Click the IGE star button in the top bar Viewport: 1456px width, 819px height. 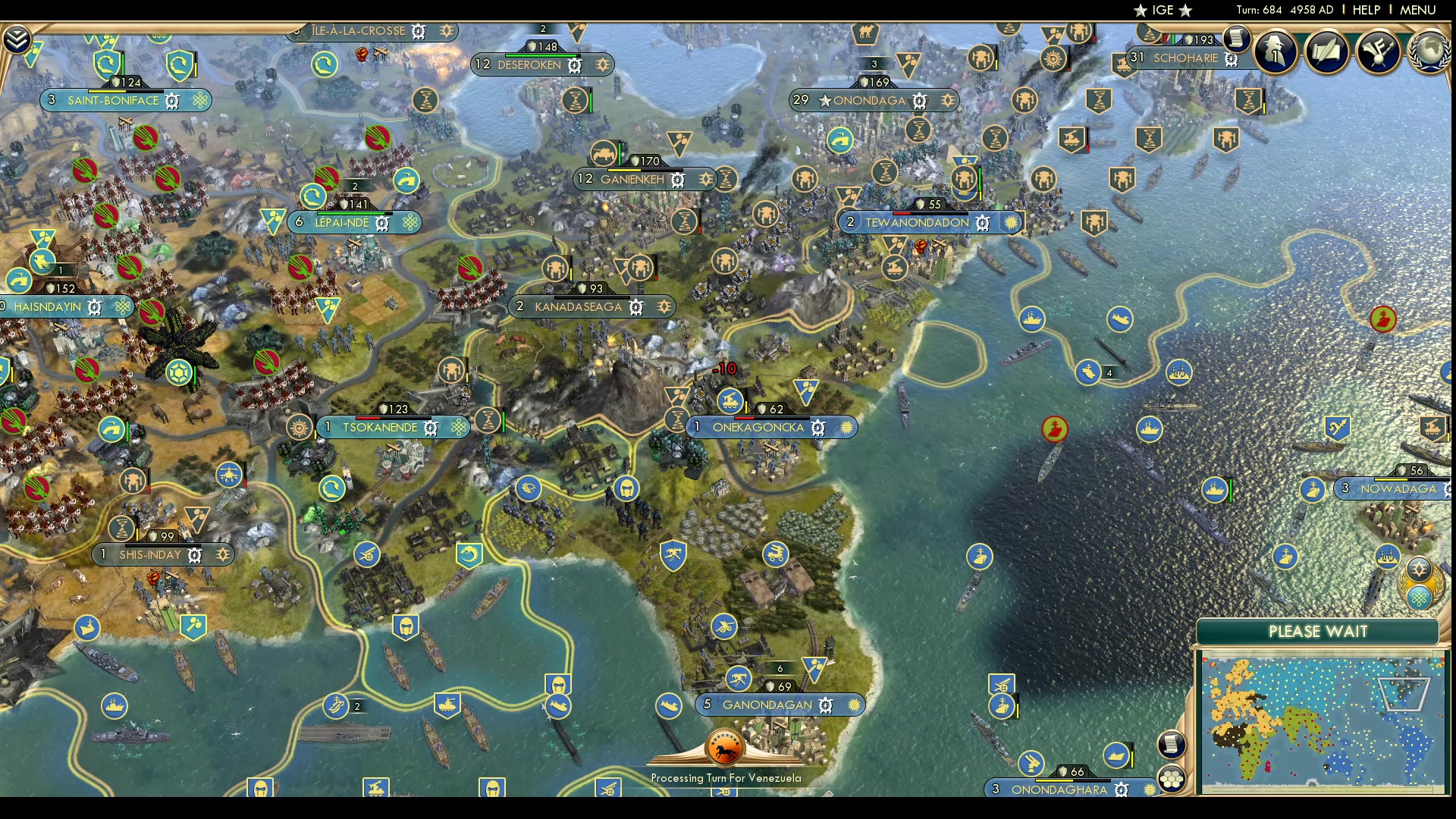point(1162,10)
